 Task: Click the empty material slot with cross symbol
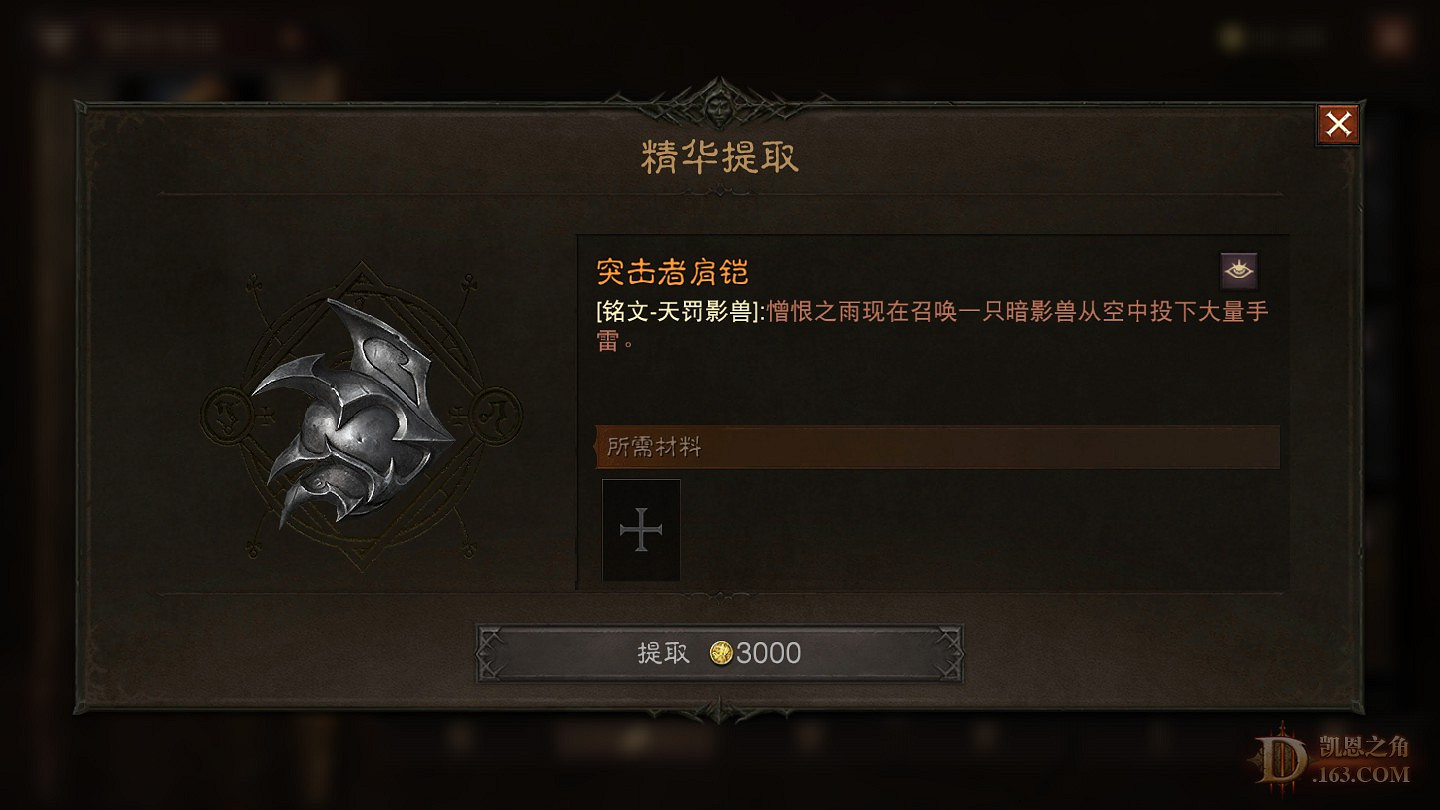[641, 531]
